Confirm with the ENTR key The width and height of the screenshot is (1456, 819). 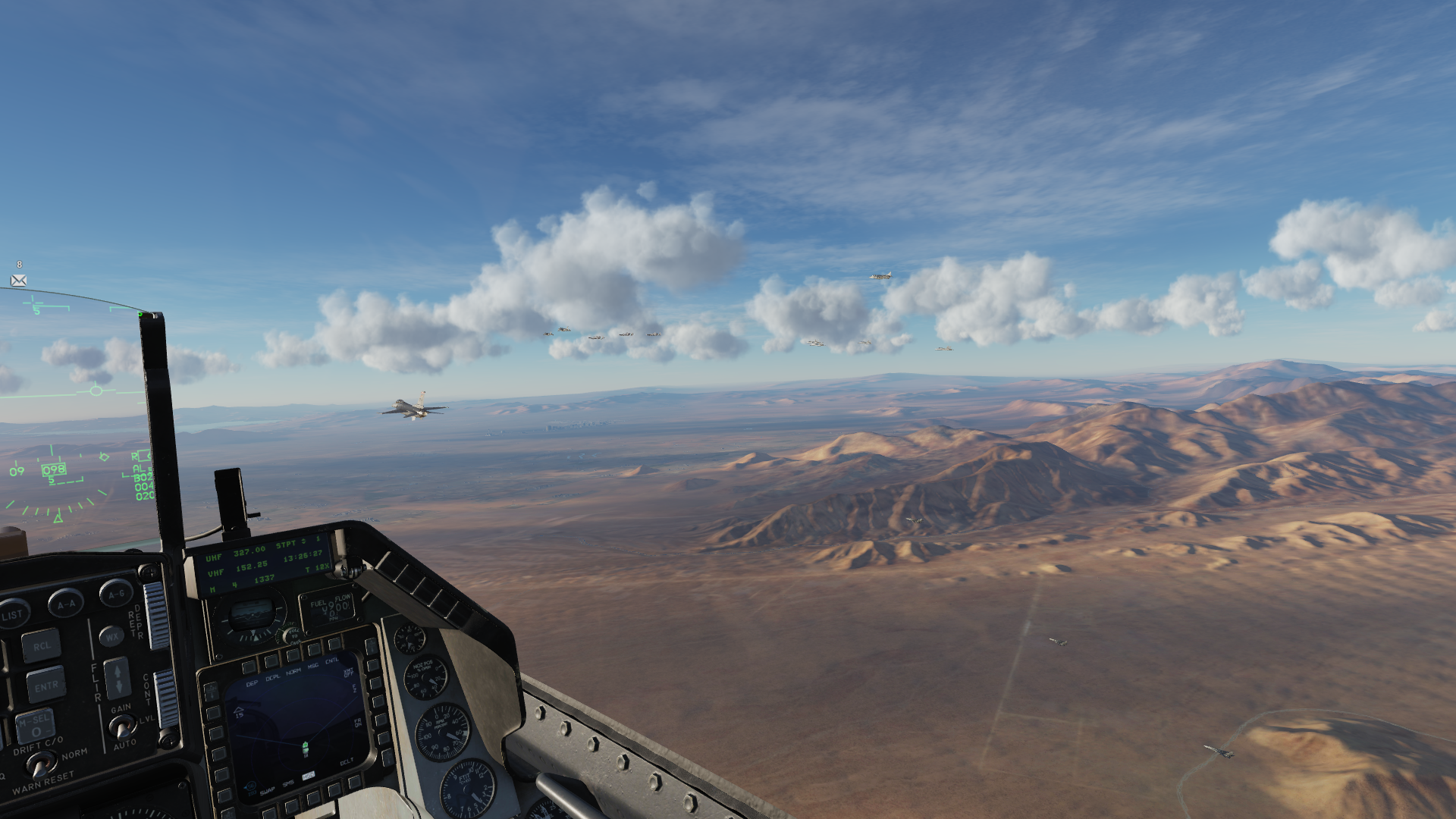point(45,686)
